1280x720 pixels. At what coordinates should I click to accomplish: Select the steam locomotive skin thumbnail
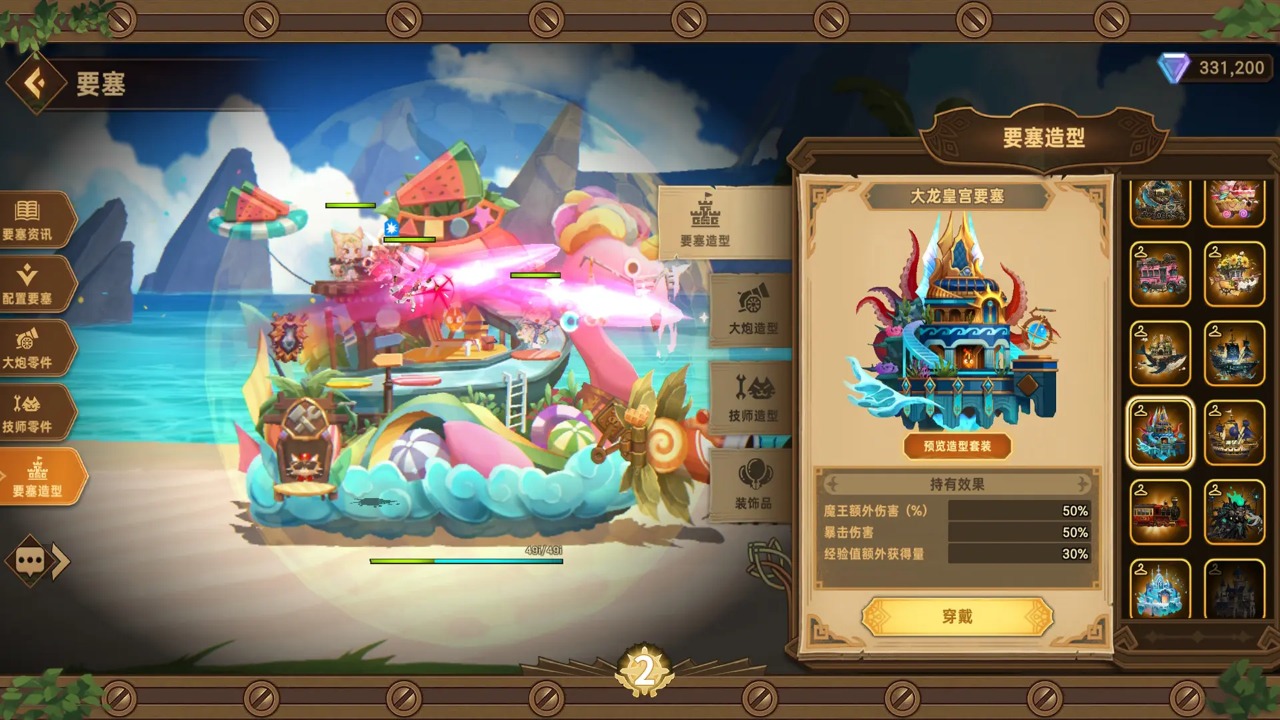[x=1160, y=512]
